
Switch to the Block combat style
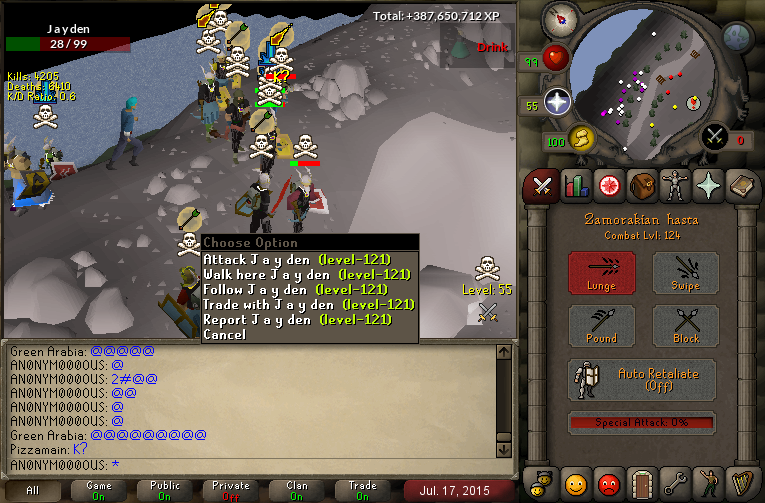[x=685, y=326]
